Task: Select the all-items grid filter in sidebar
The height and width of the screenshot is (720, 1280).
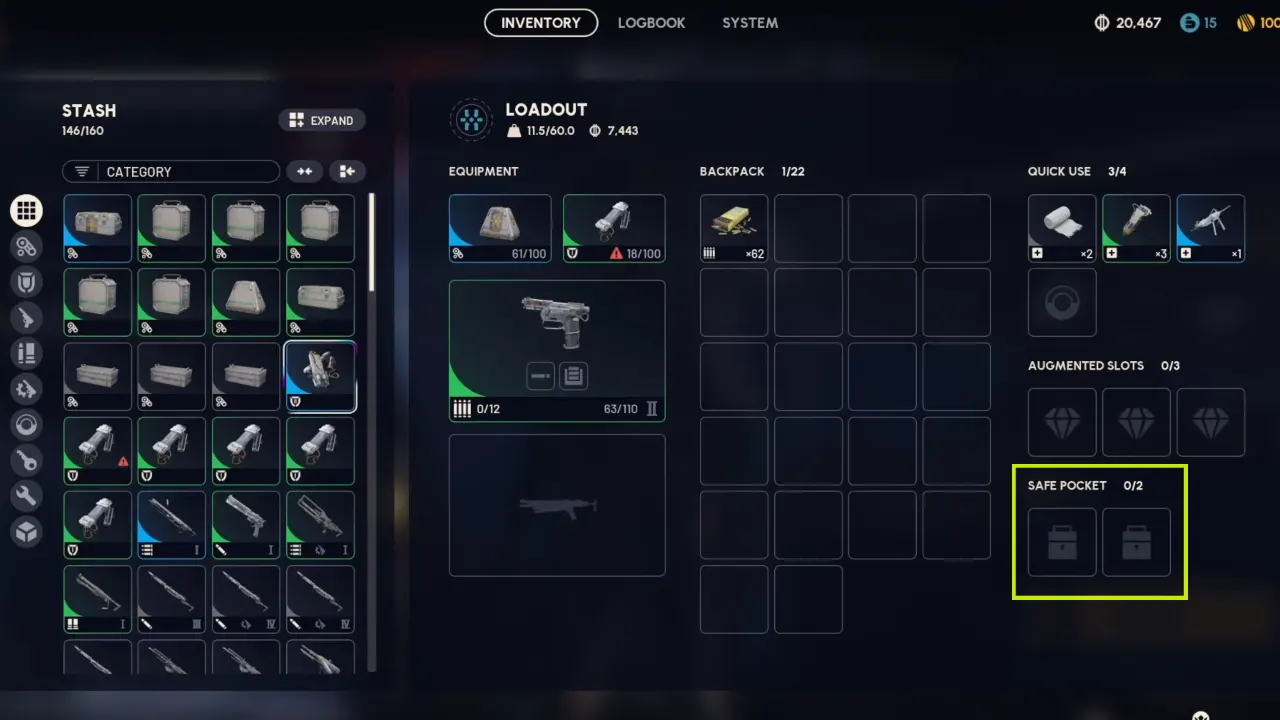Action: click(27, 210)
